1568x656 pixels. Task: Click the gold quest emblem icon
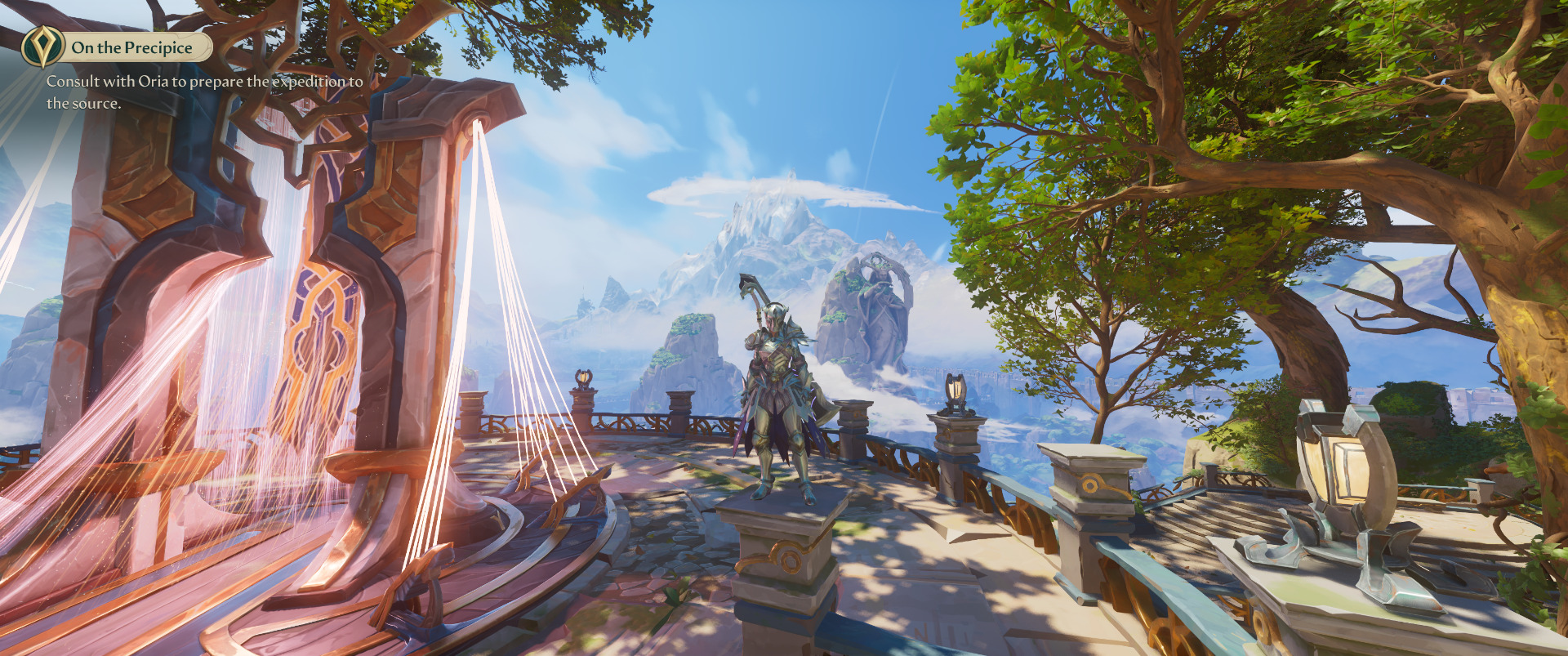tap(42, 46)
